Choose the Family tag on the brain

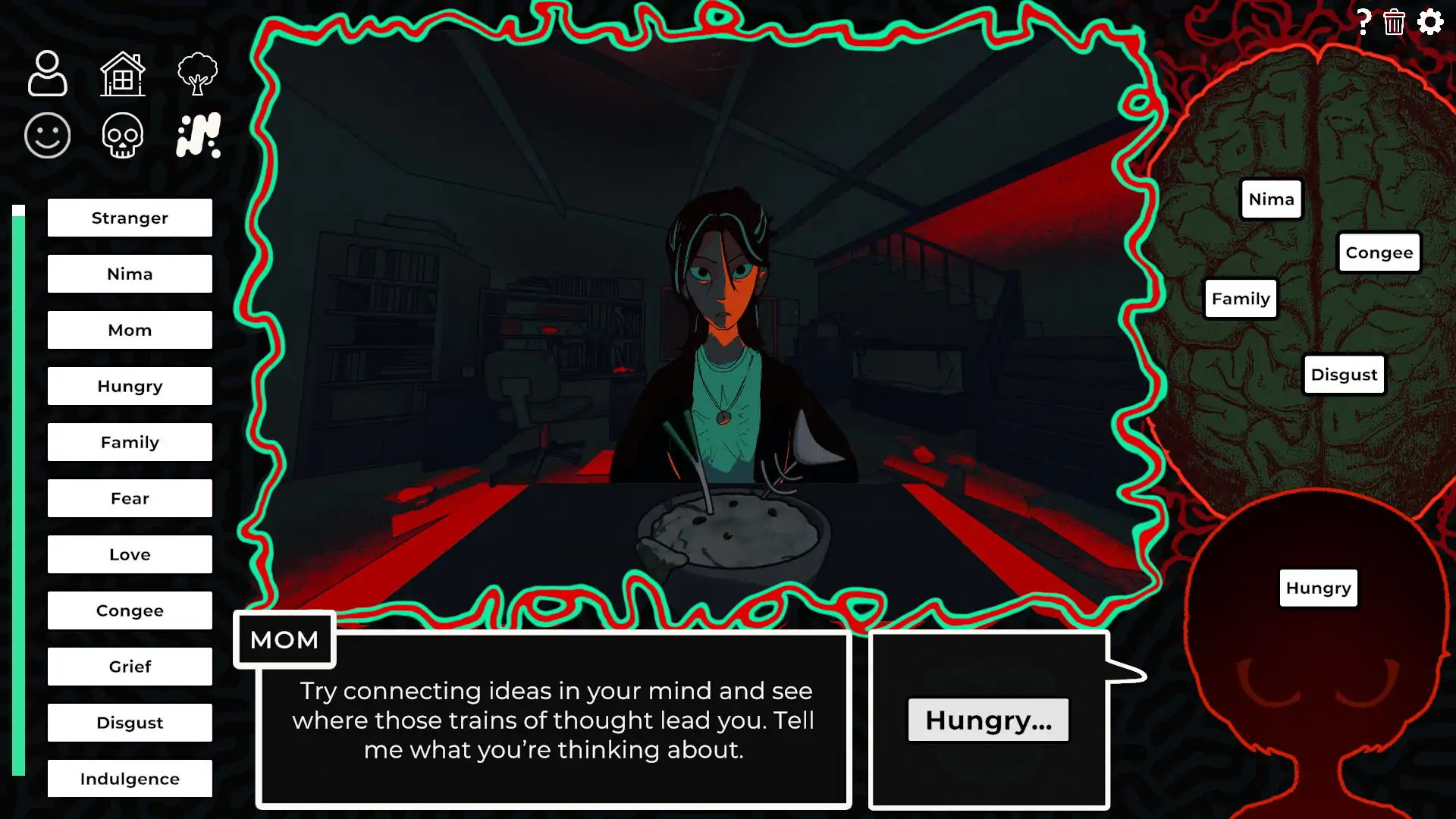1241,299
